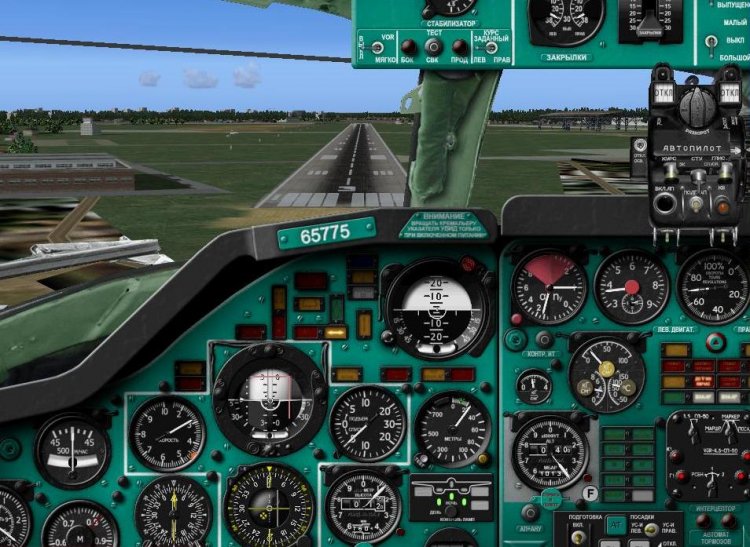Click the round white F button
The image size is (750, 547).
click(590, 491)
